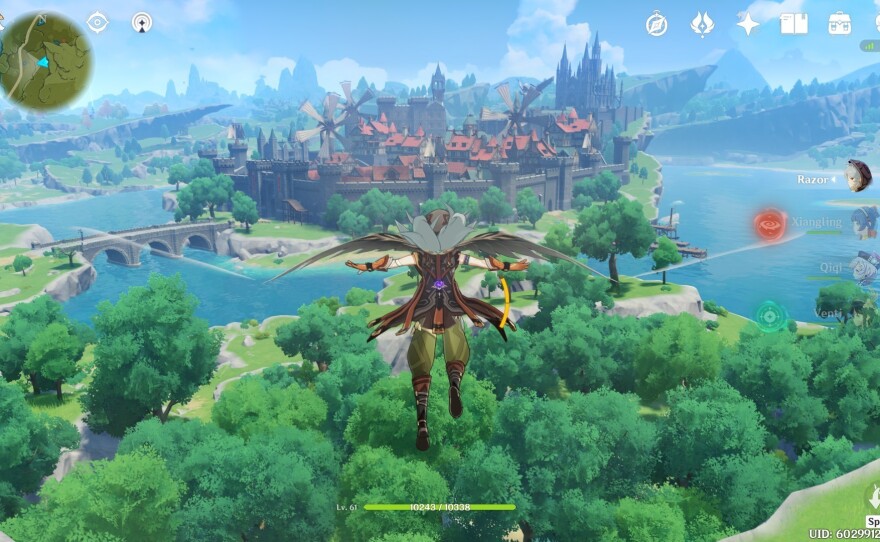Open the winged Battle Pass icon
880x542 pixels.
click(702, 24)
